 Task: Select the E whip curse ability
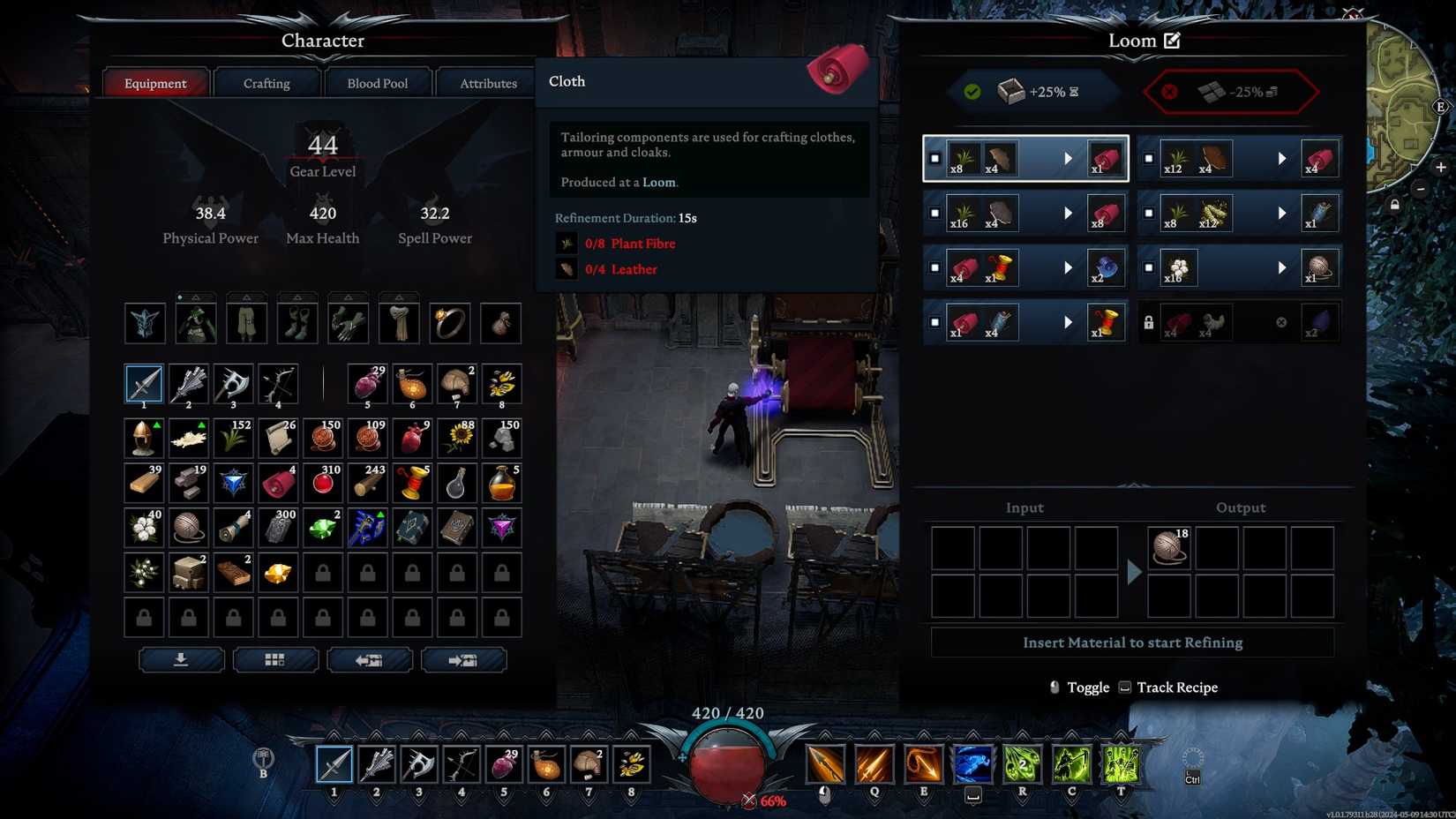pyautogui.click(x=921, y=764)
